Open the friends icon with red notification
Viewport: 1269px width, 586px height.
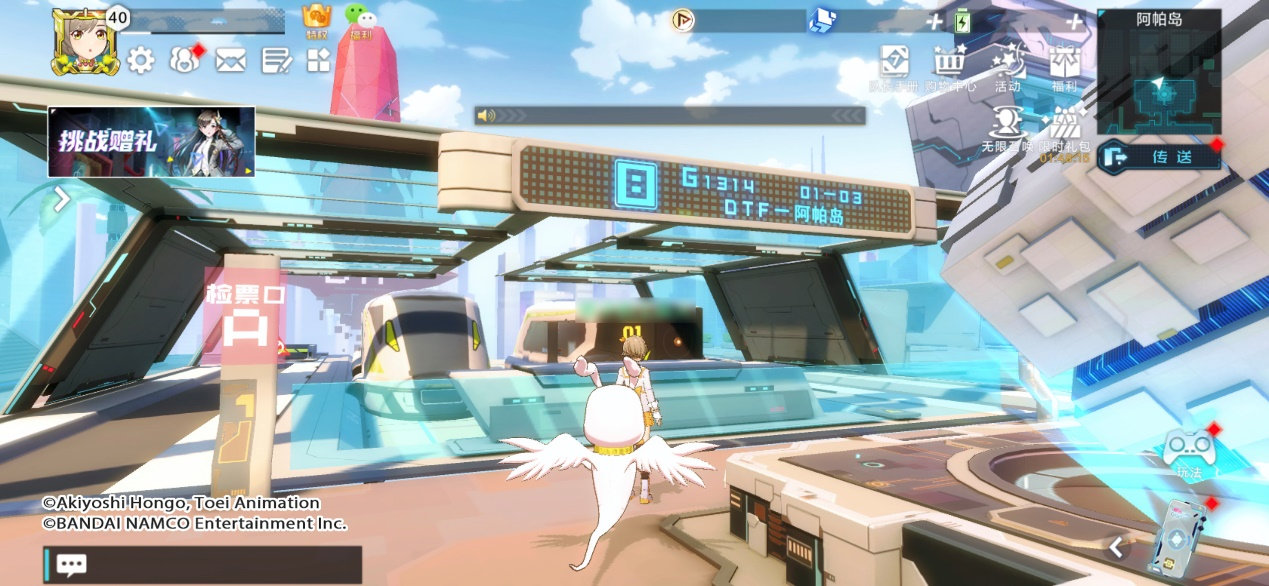184,61
